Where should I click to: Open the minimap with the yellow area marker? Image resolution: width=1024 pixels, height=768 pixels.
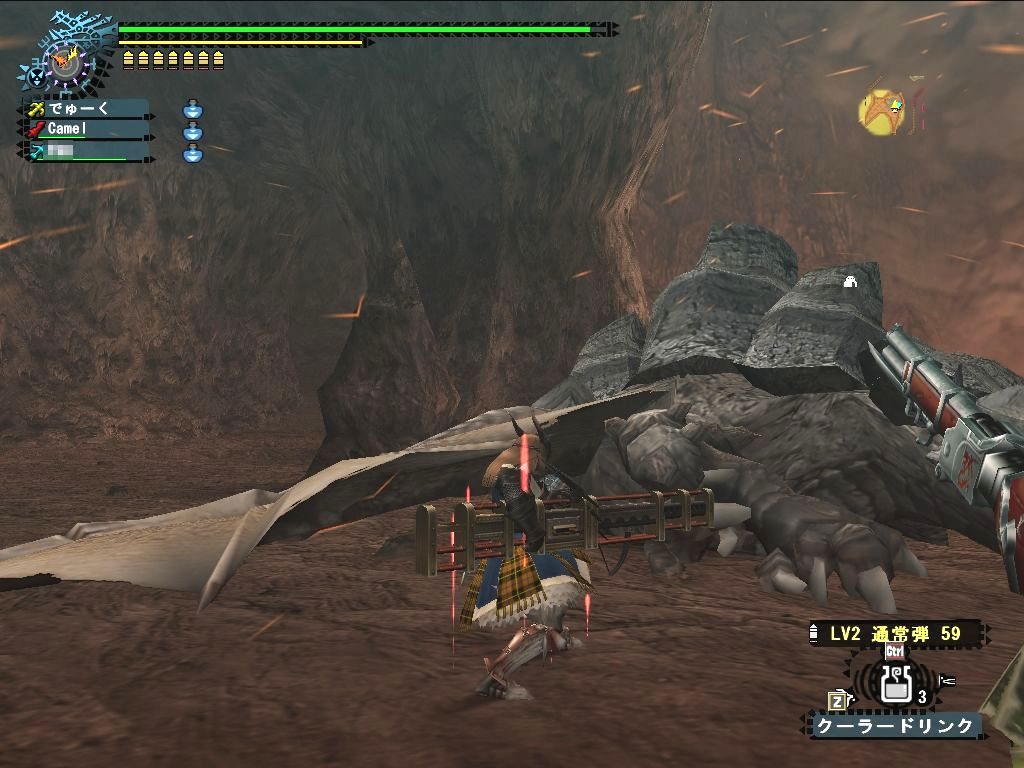tap(883, 111)
